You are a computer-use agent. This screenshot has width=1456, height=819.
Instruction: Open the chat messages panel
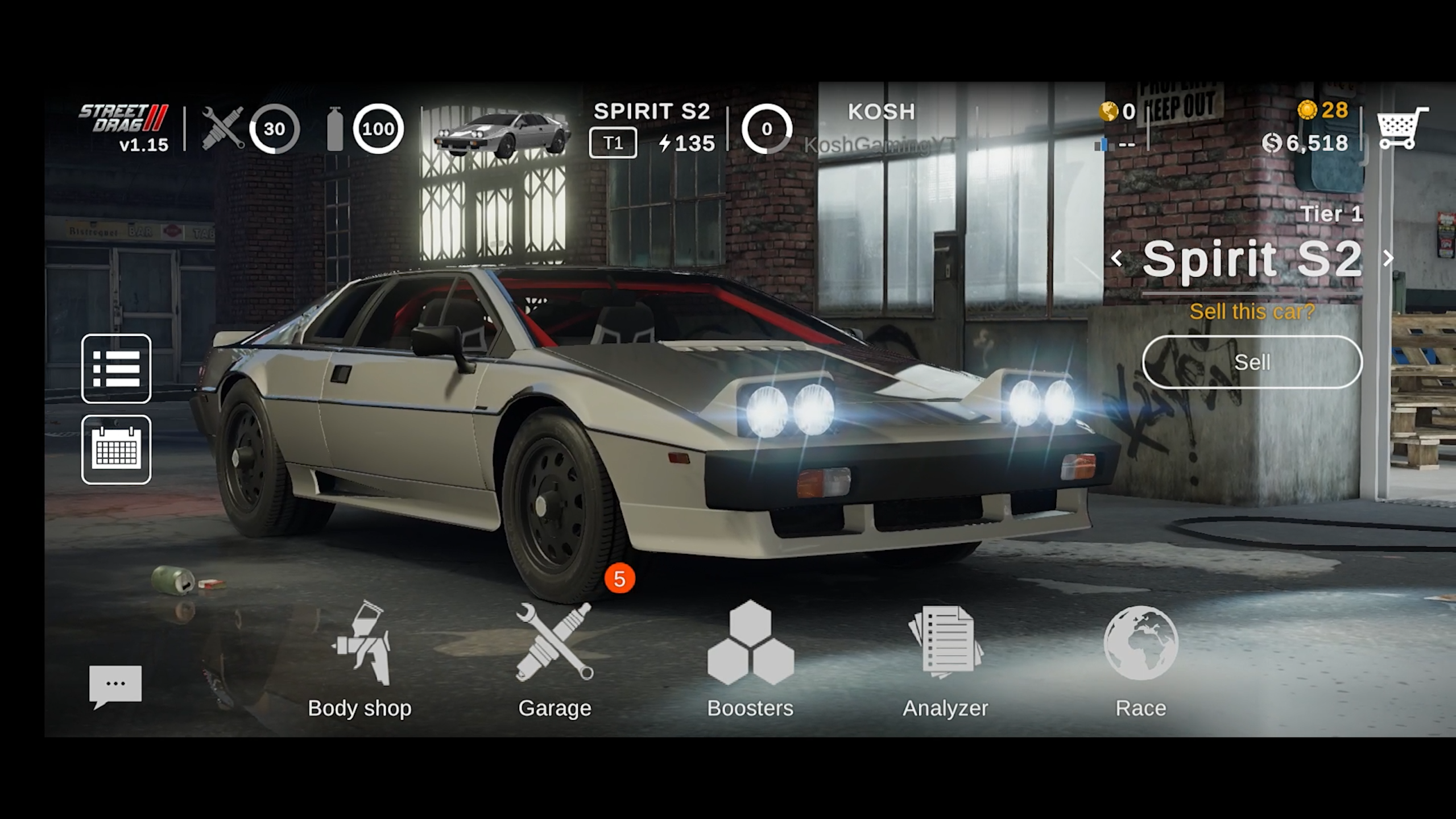115,682
